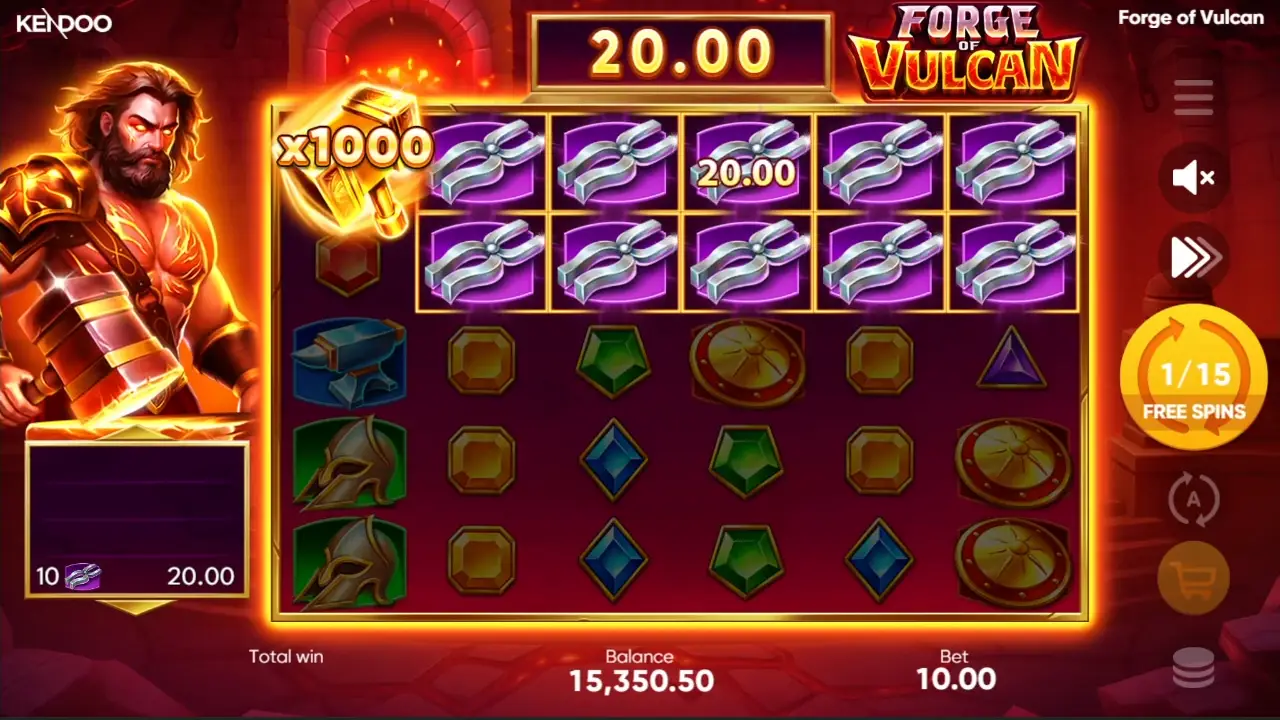Toggle sound on via the speaker icon
The width and height of the screenshot is (1280, 720).
tap(1193, 178)
